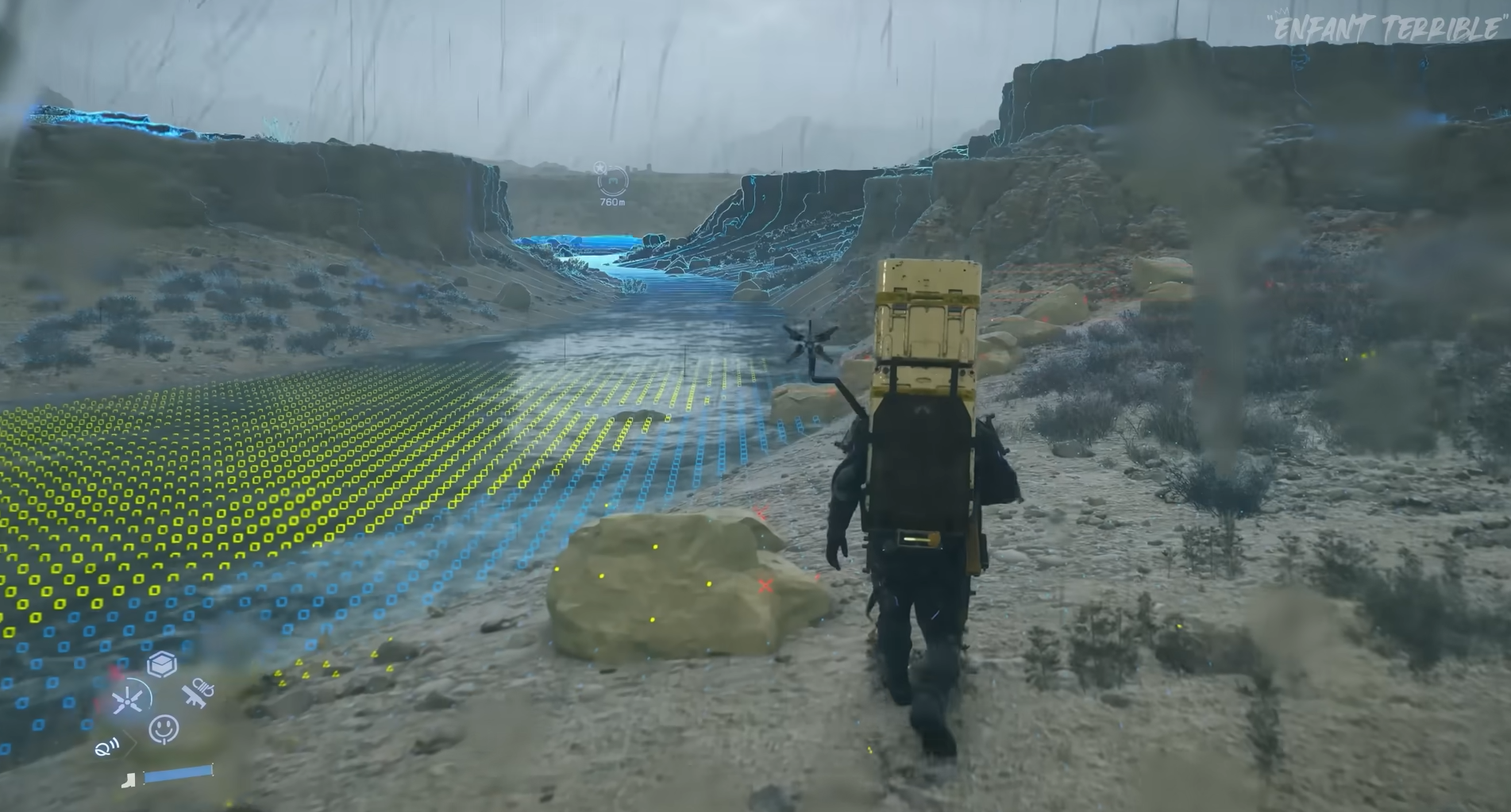The image size is (1511, 812).
Task: Click the star badge on the waypoint marker
Action: coord(599,168)
